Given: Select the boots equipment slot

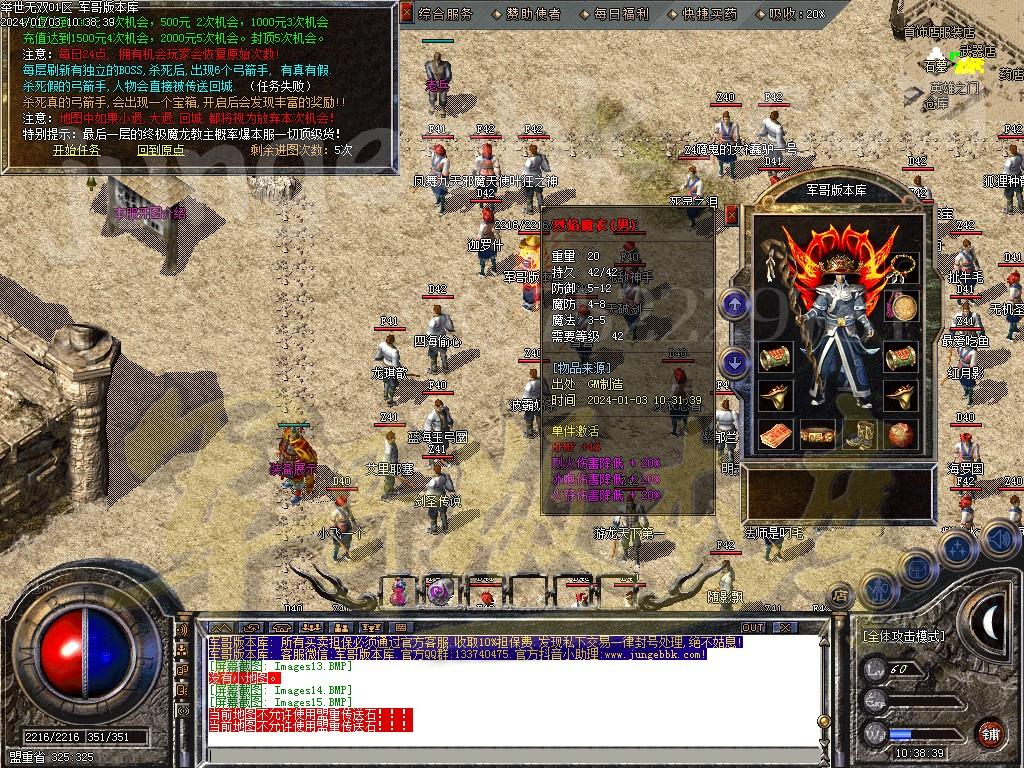Looking at the screenshot, I should pyautogui.click(x=861, y=435).
